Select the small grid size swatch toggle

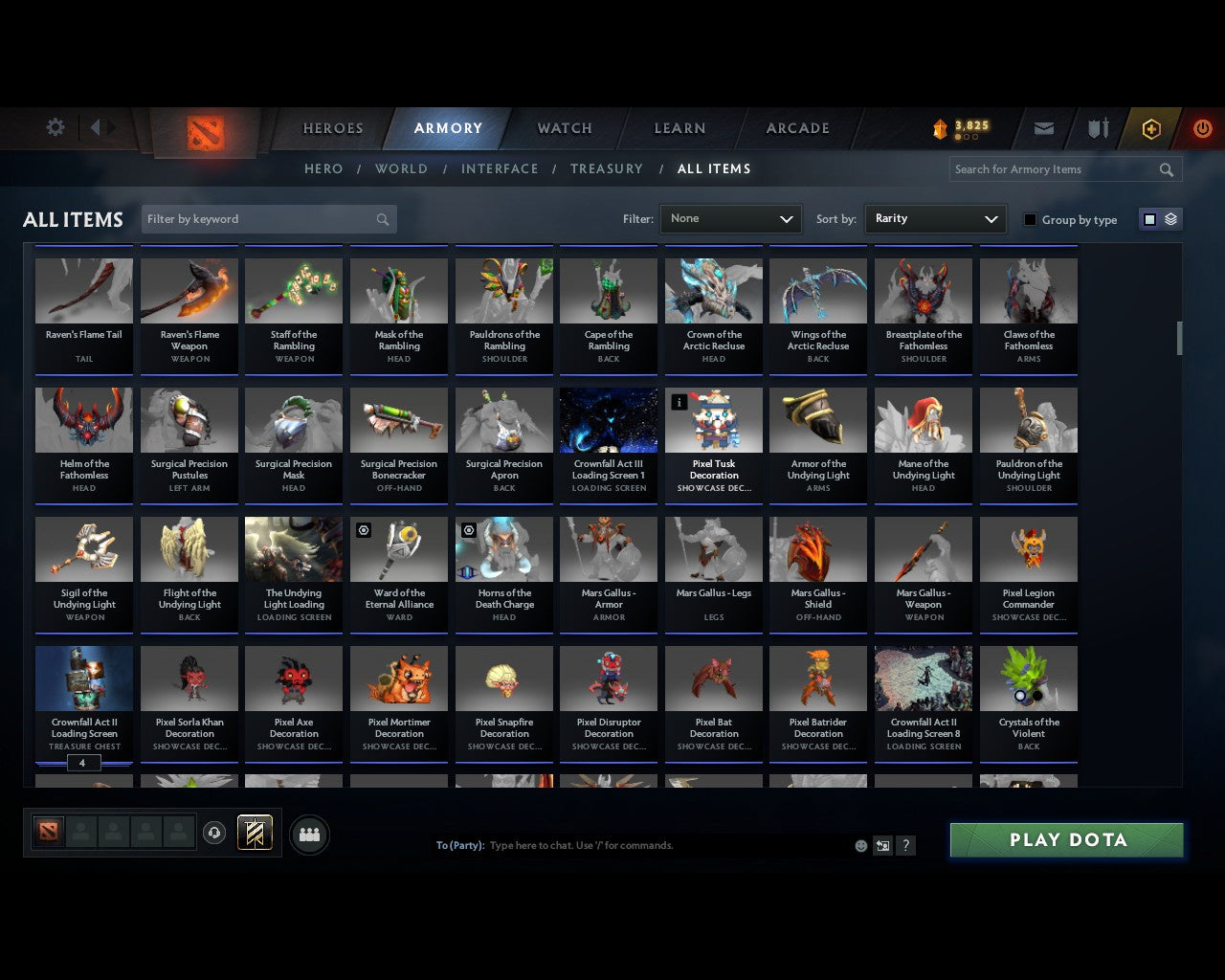[1149, 218]
